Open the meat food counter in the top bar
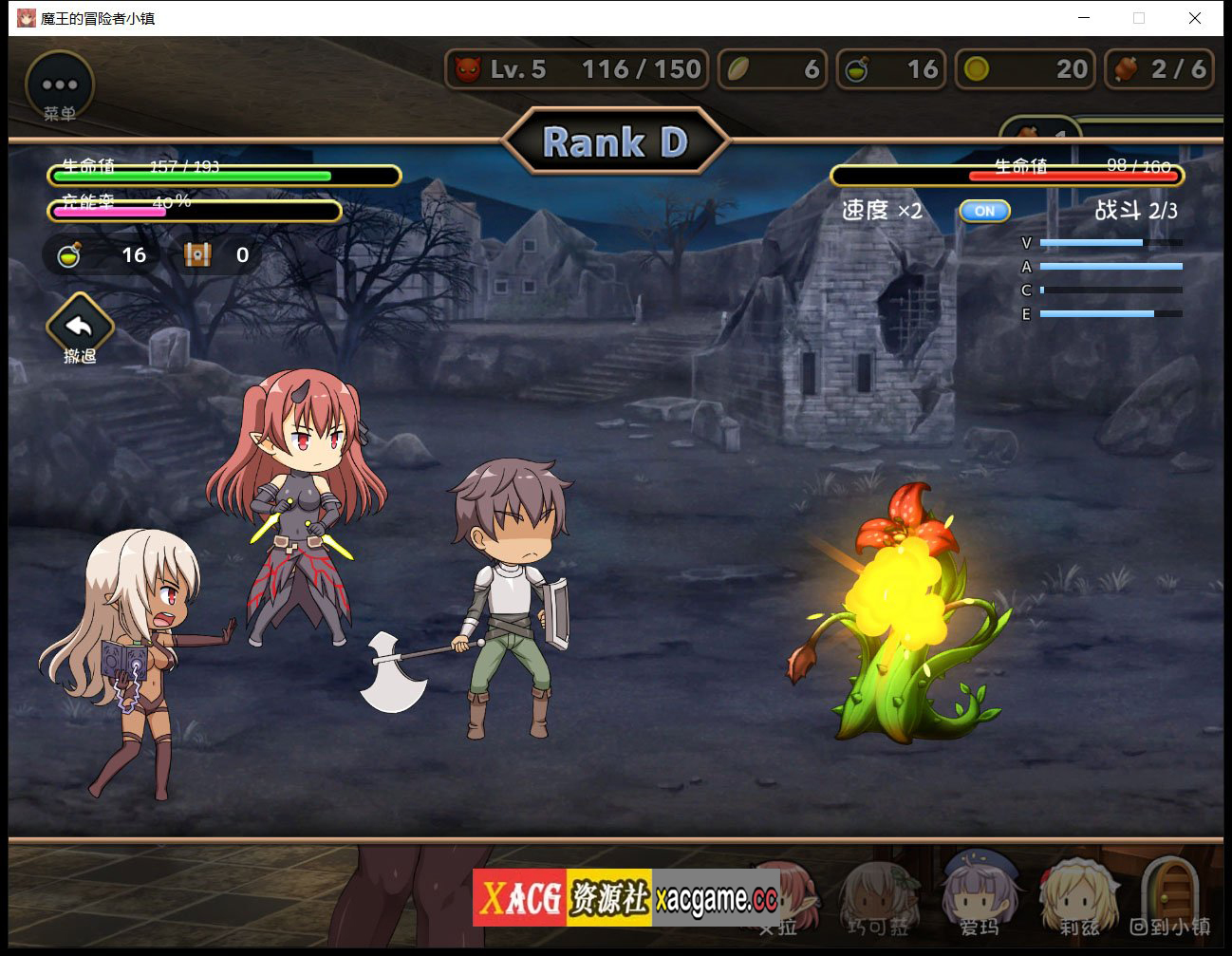Screen dimensions: 1232x956 click(1159, 69)
